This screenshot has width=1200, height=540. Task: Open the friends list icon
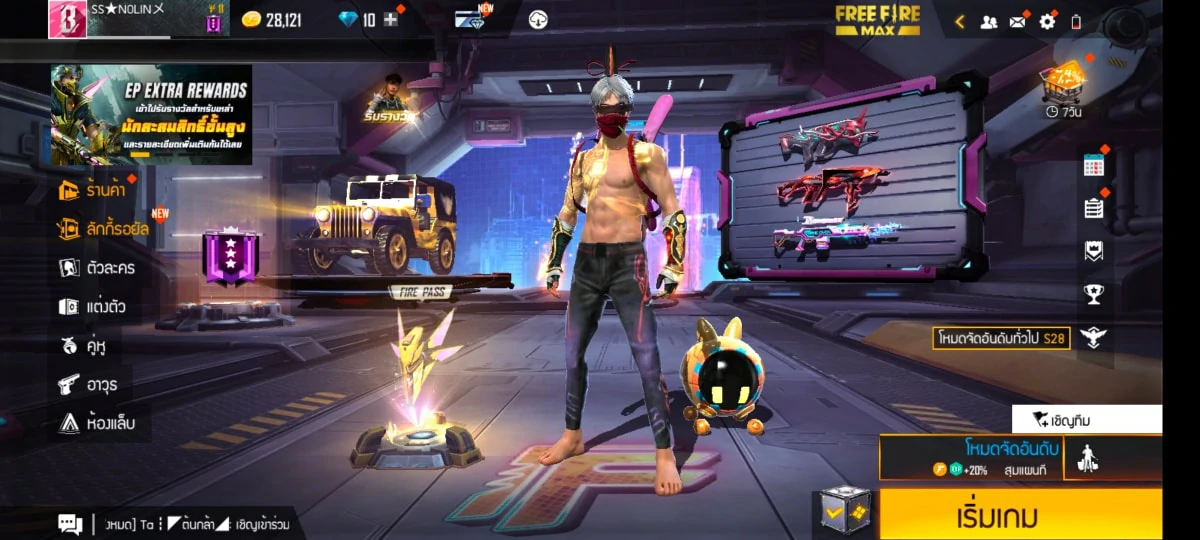point(989,21)
